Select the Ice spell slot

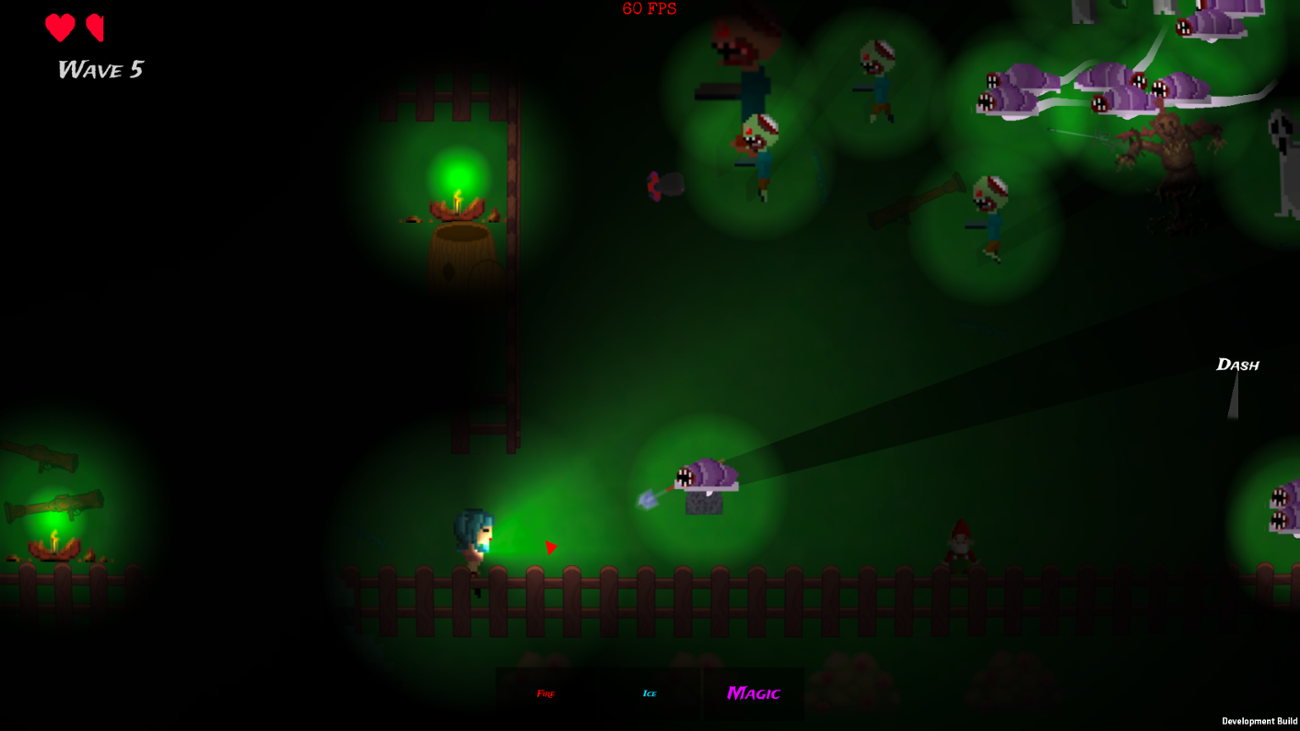pos(648,690)
